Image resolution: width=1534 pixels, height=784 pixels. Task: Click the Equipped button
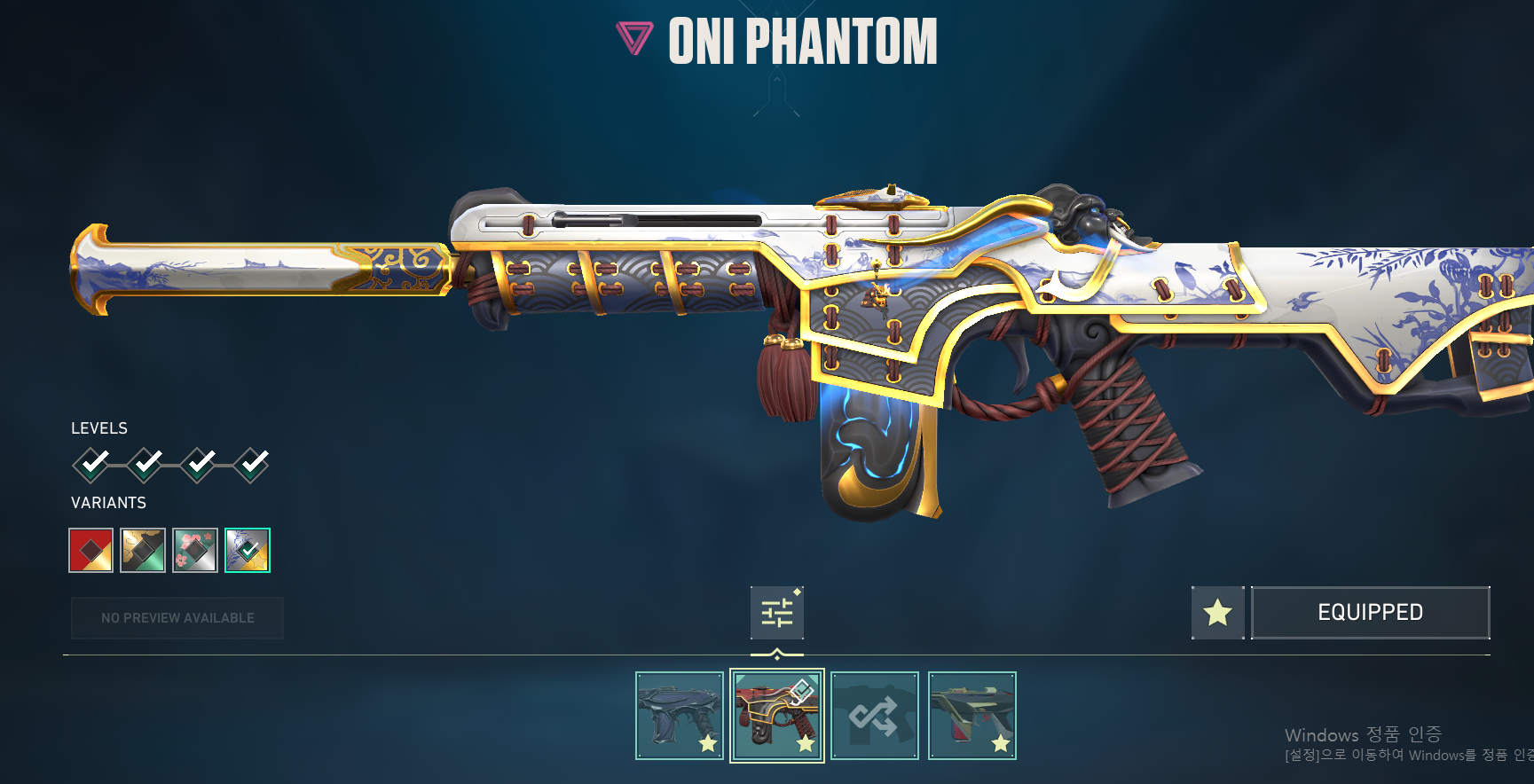coord(1370,613)
